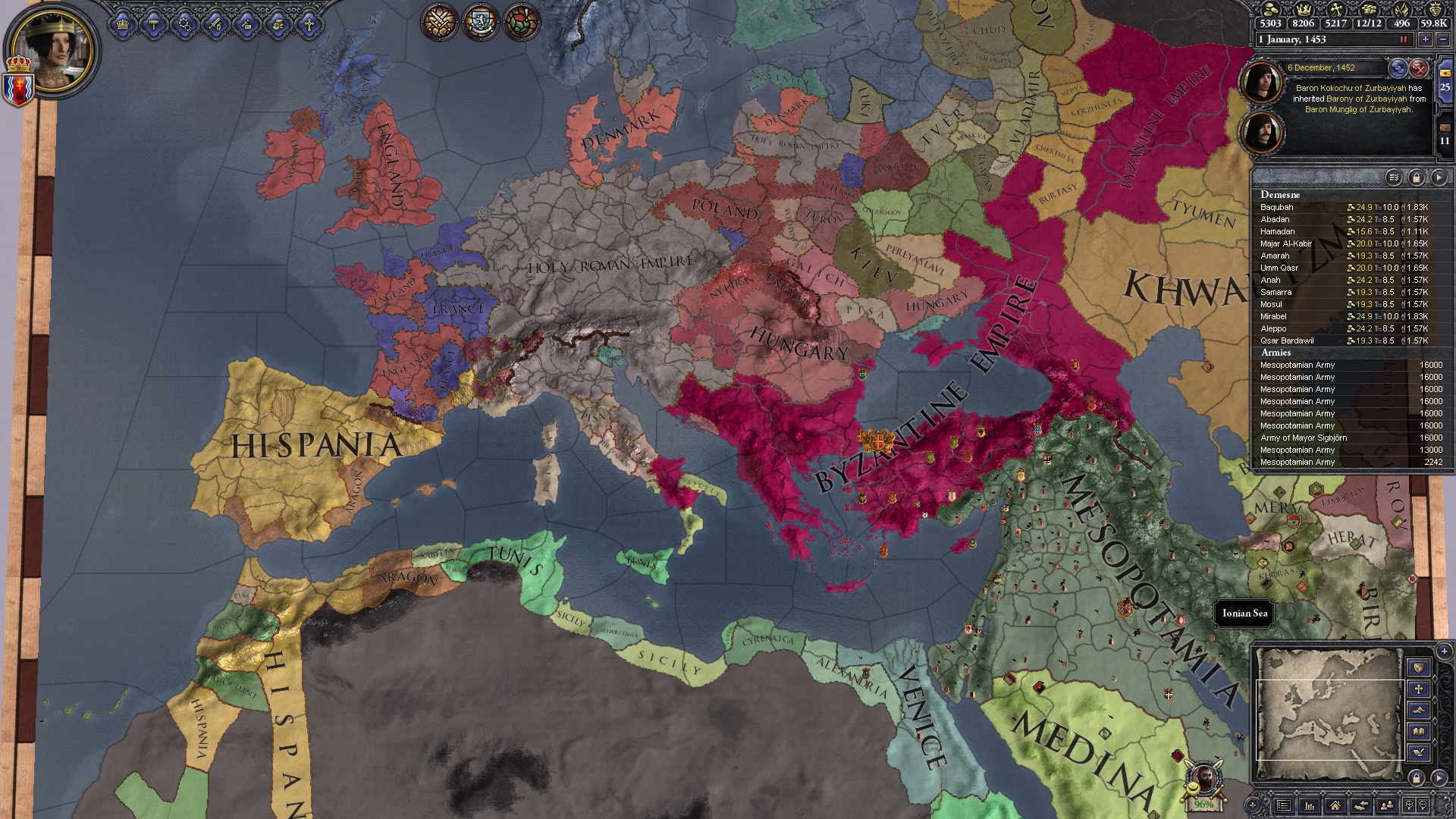1456x819 pixels.
Task: Open the Religion screen via cross icon
Action: point(309,24)
